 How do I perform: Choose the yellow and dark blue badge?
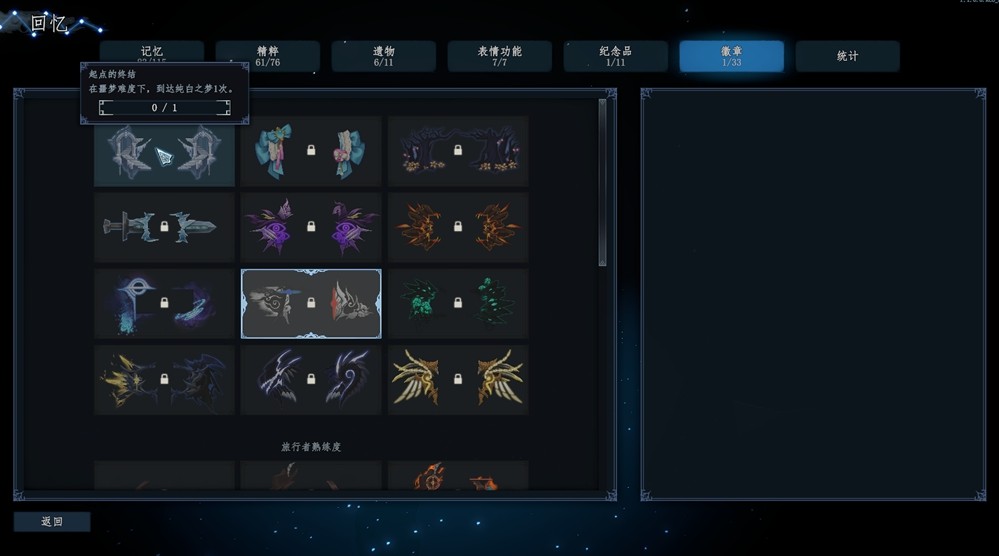pos(164,379)
